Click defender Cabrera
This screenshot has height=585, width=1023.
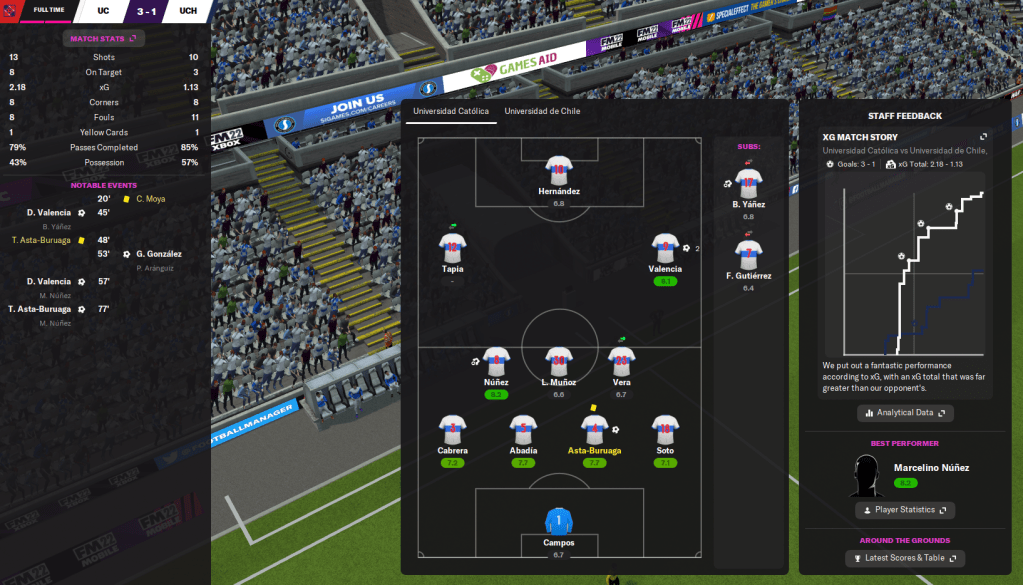pos(452,430)
